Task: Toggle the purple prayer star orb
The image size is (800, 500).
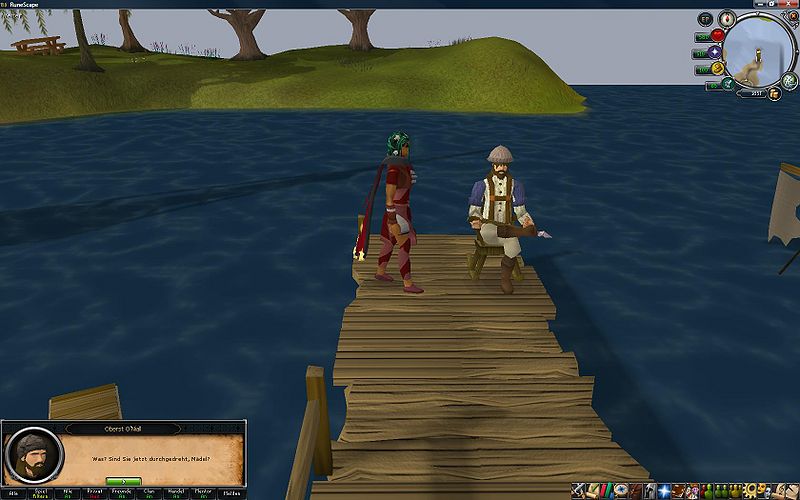Action: point(715,51)
